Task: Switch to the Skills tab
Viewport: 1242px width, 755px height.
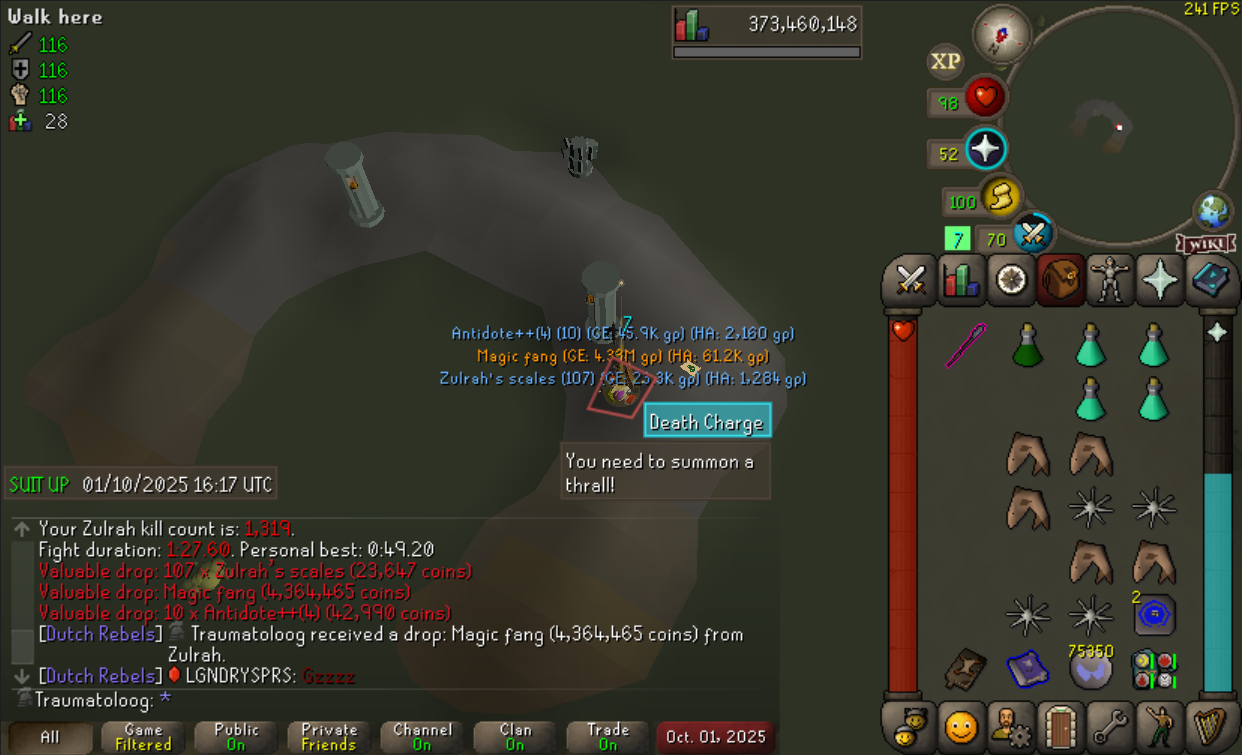Action: 961,280
